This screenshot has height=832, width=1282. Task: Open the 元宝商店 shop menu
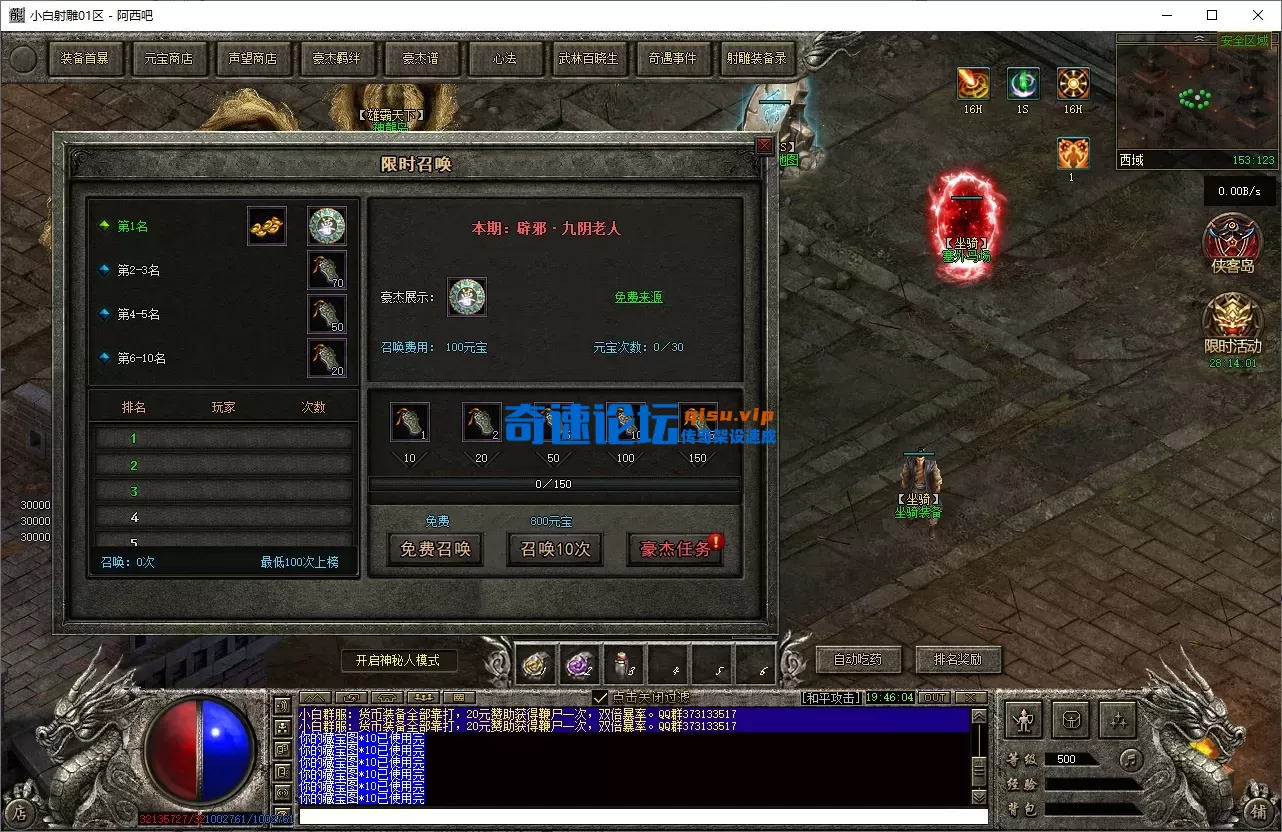[170, 58]
